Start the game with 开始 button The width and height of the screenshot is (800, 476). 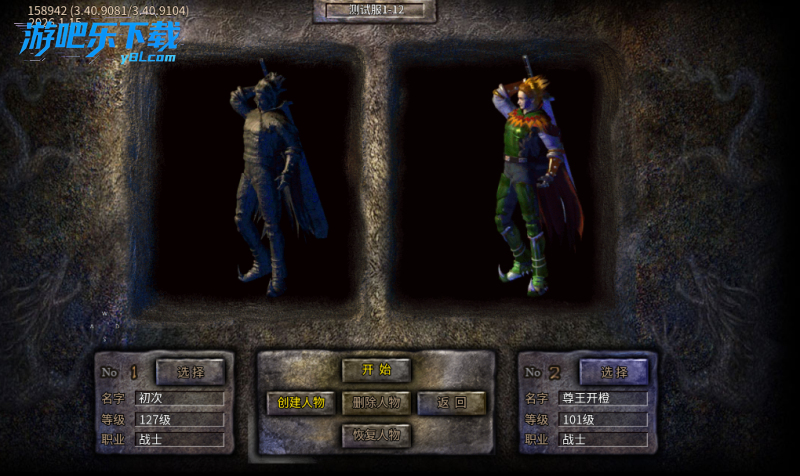[x=376, y=370]
